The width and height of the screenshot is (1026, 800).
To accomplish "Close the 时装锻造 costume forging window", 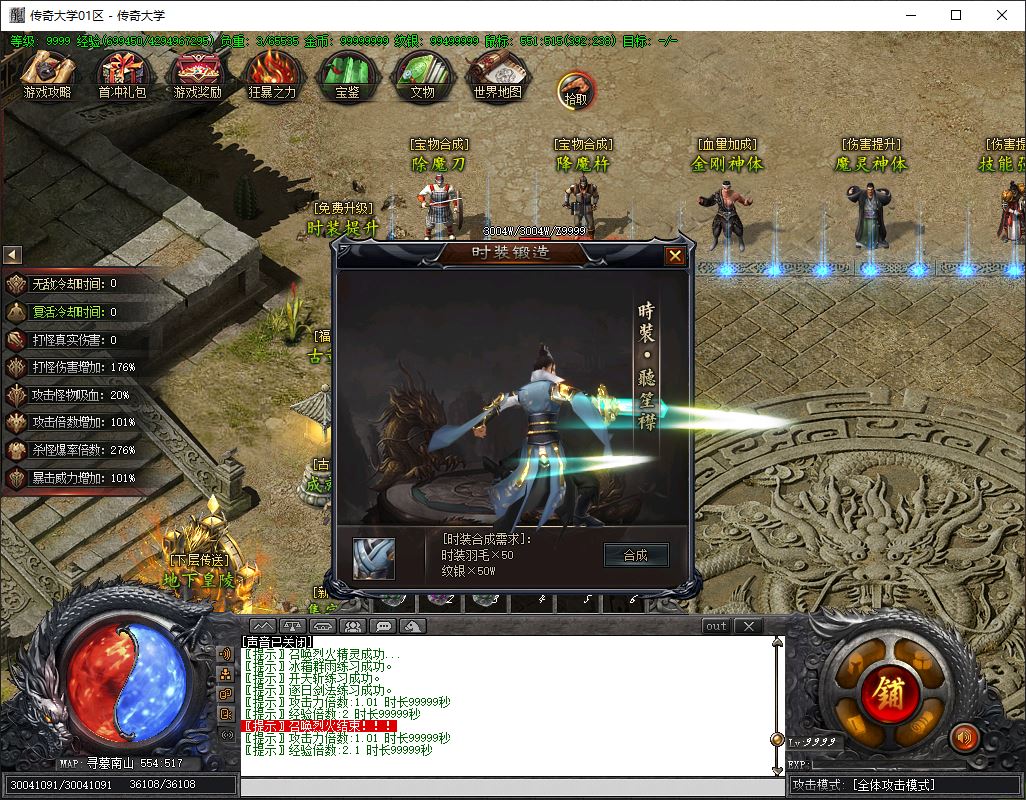I will point(675,256).
